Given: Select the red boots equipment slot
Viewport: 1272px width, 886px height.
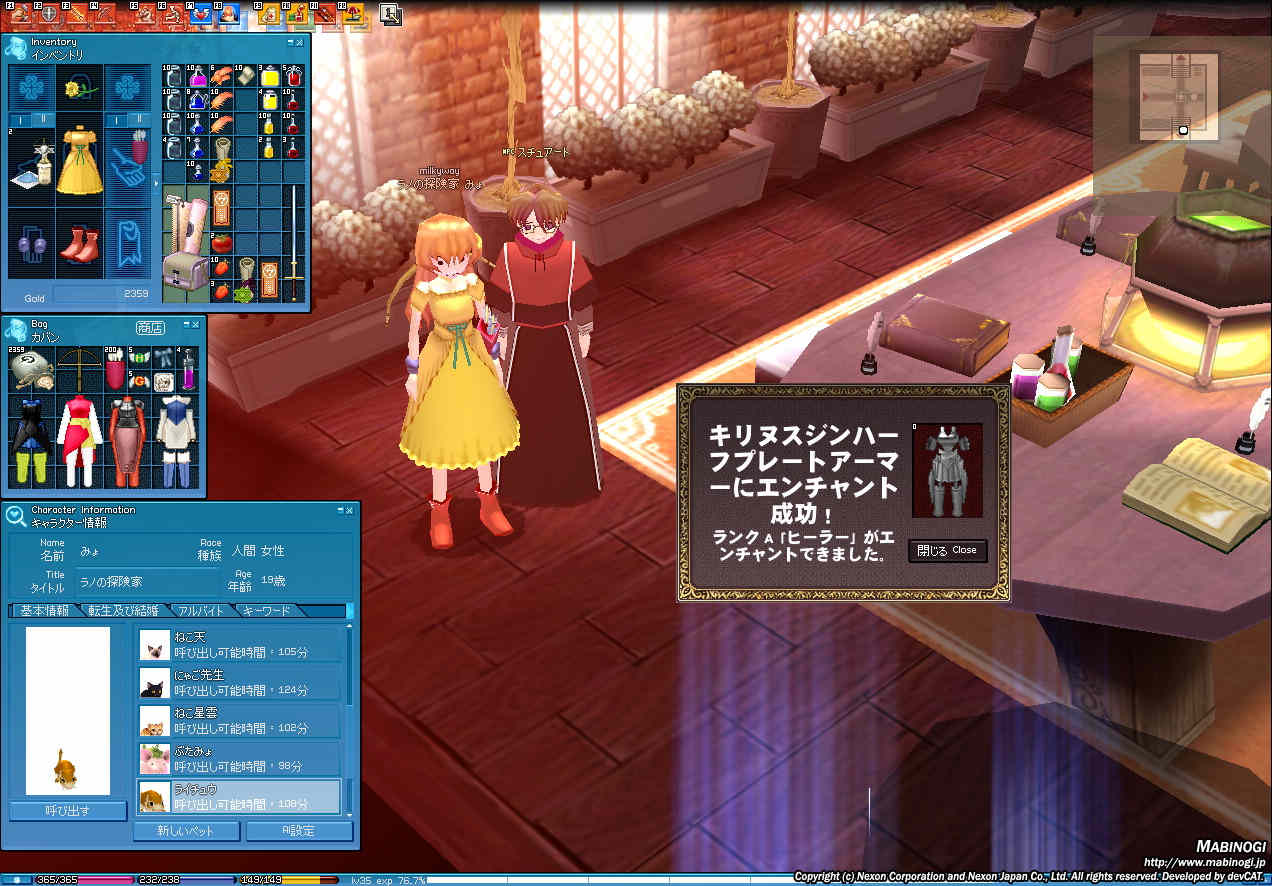Looking at the screenshot, I should pyautogui.click(x=79, y=245).
